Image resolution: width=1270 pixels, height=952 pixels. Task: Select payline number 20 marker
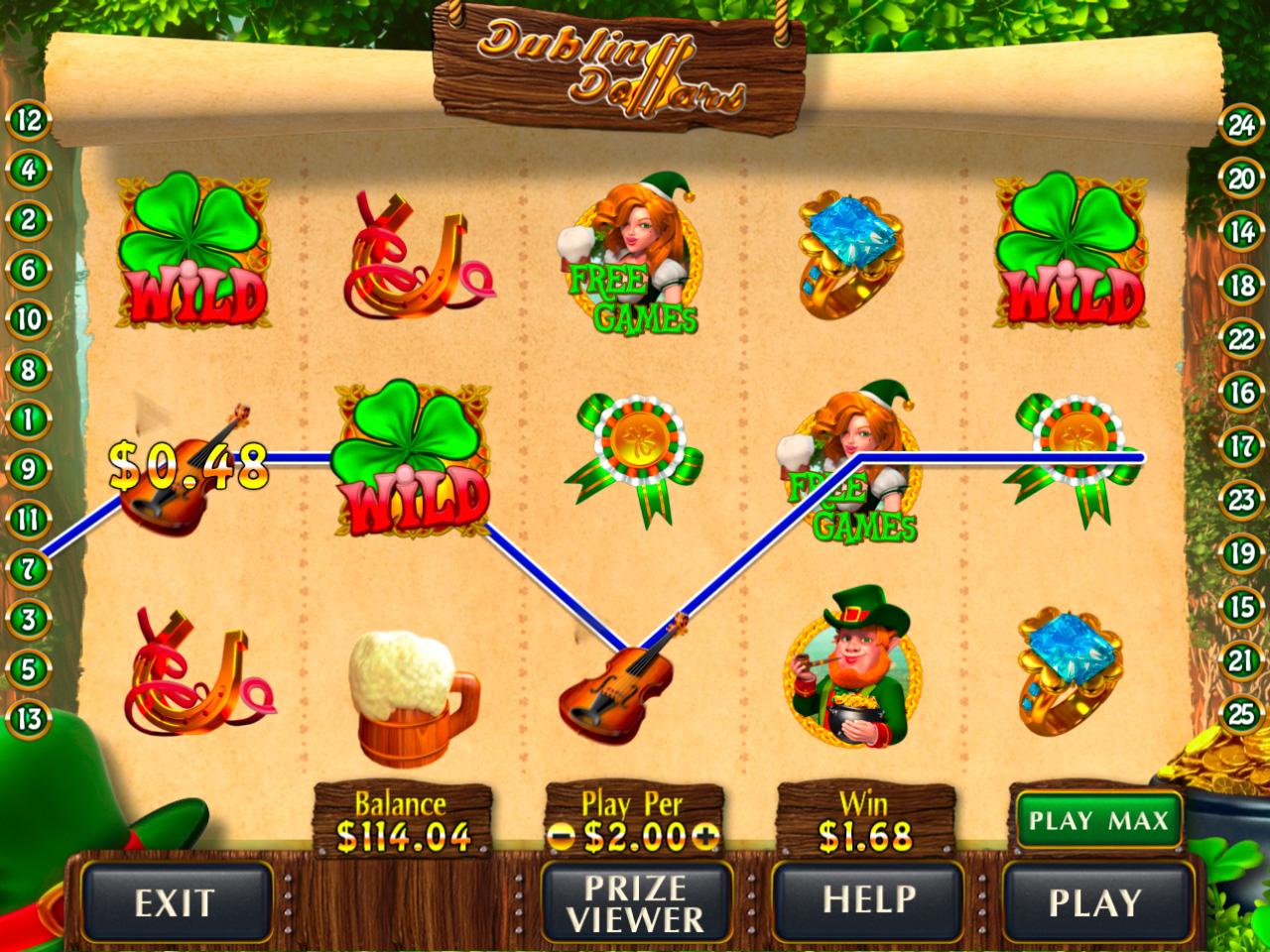click(x=1241, y=179)
